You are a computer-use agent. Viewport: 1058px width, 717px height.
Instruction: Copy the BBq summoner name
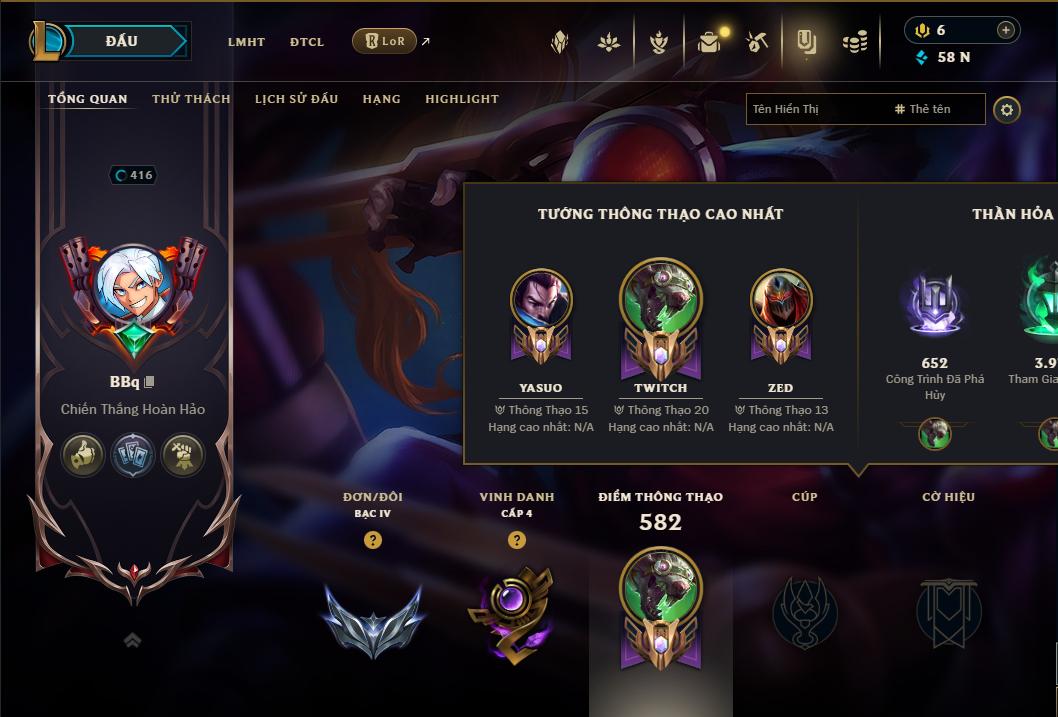point(150,382)
